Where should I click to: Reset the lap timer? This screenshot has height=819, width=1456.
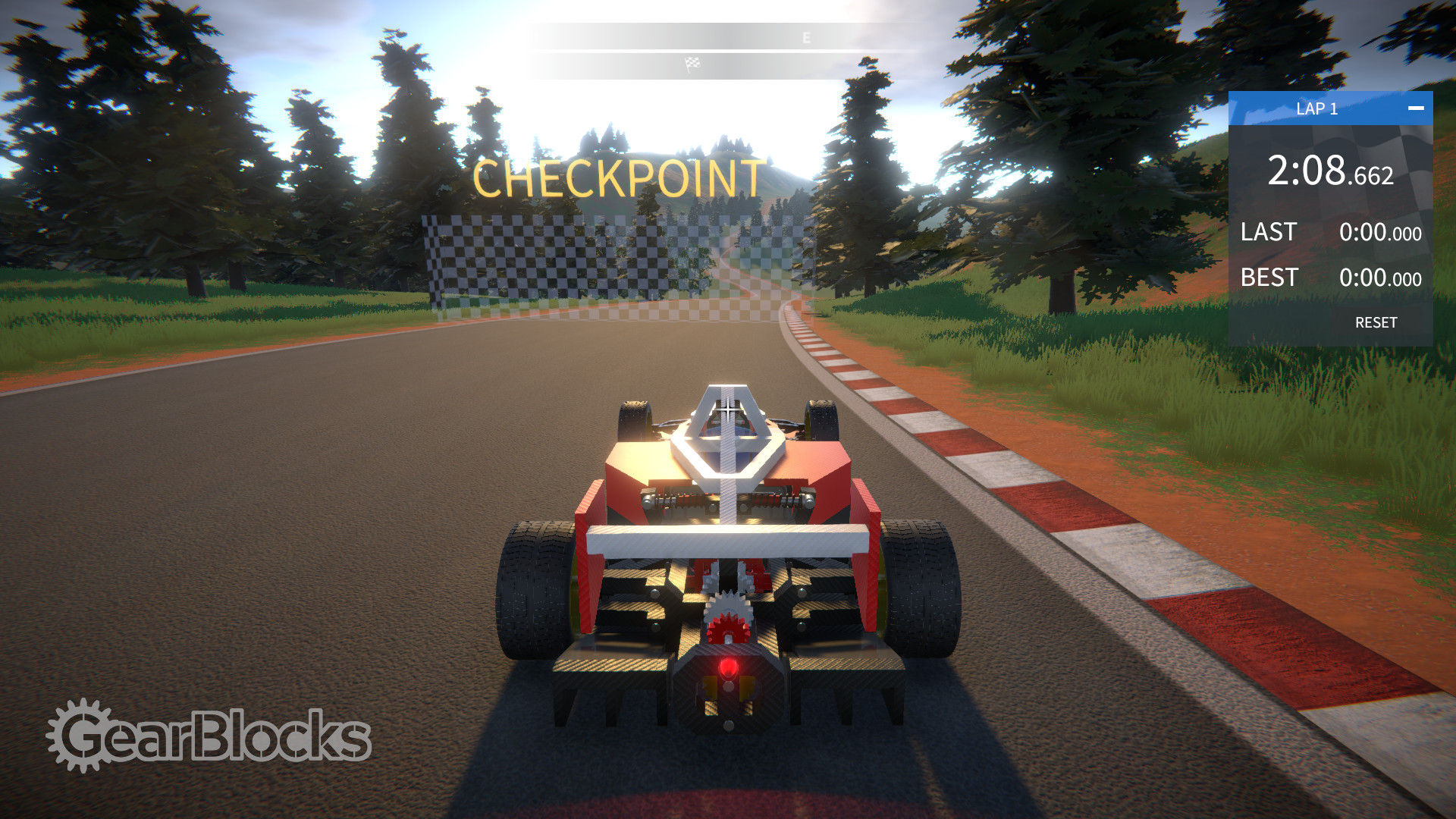coord(1376,322)
